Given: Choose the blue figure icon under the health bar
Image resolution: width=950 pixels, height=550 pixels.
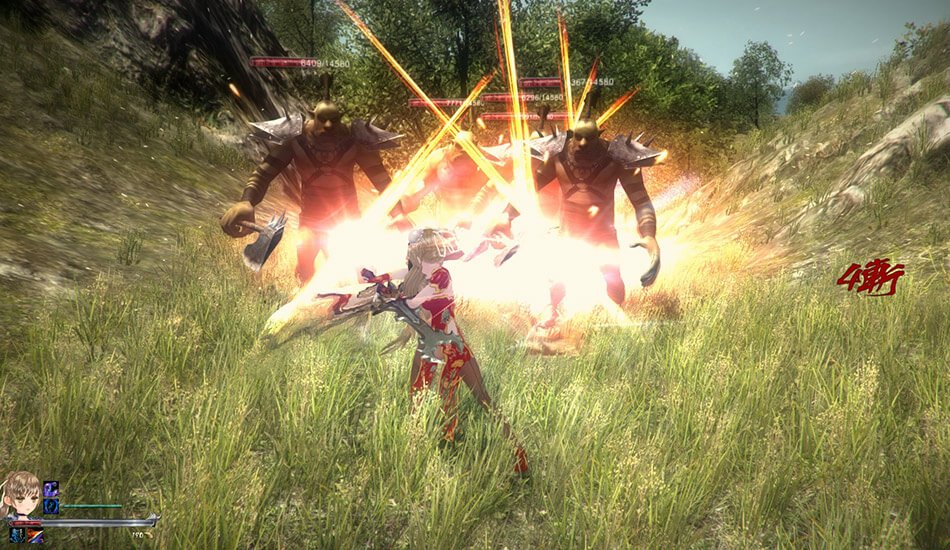Looking at the screenshot, I should pos(19,535).
